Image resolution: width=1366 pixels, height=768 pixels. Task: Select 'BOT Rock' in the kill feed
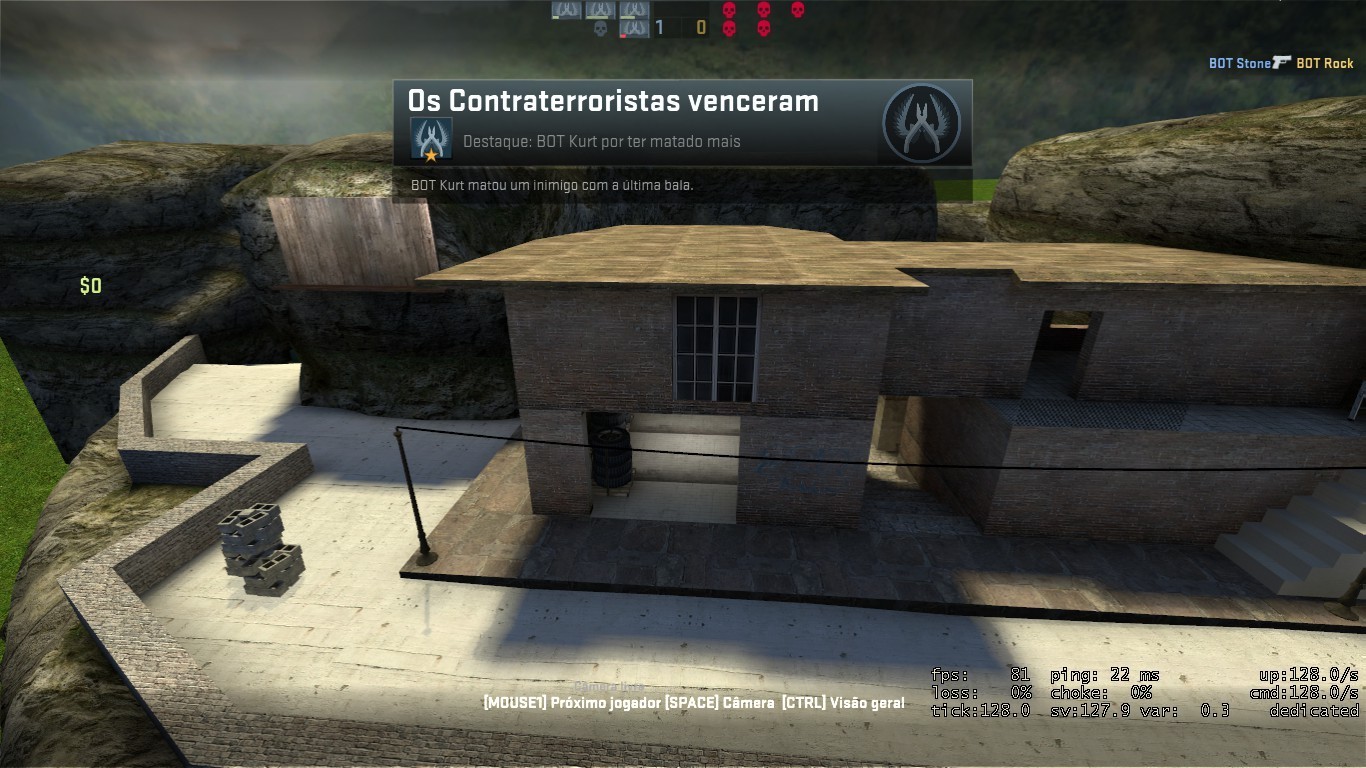[1325, 63]
